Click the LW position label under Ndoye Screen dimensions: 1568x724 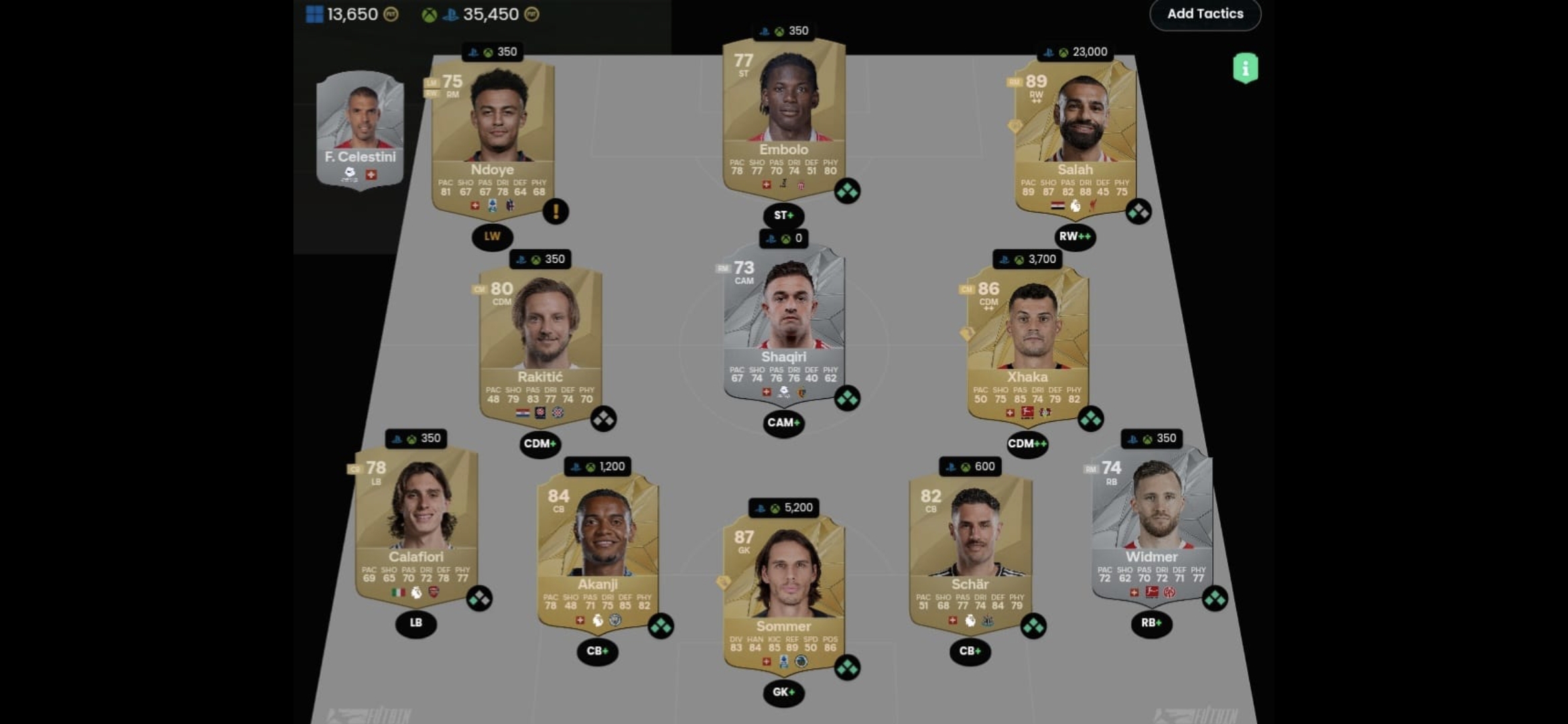point(492,237)
